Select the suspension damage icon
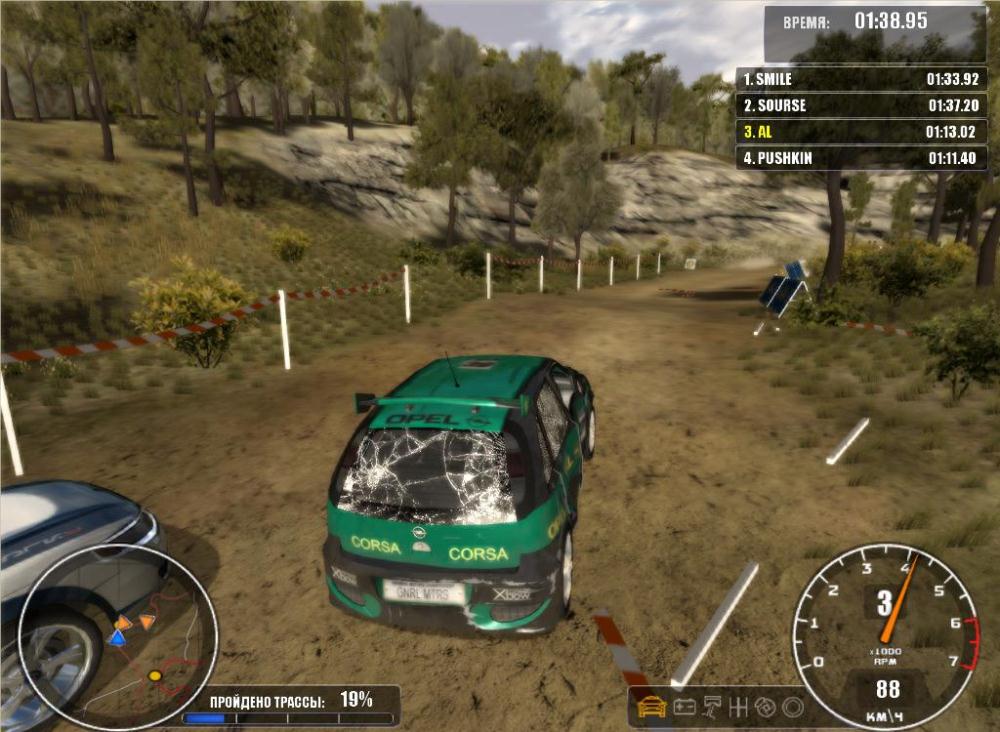Image resolution: width=1000 pixels, height=732 pixels. pos(713,706)
